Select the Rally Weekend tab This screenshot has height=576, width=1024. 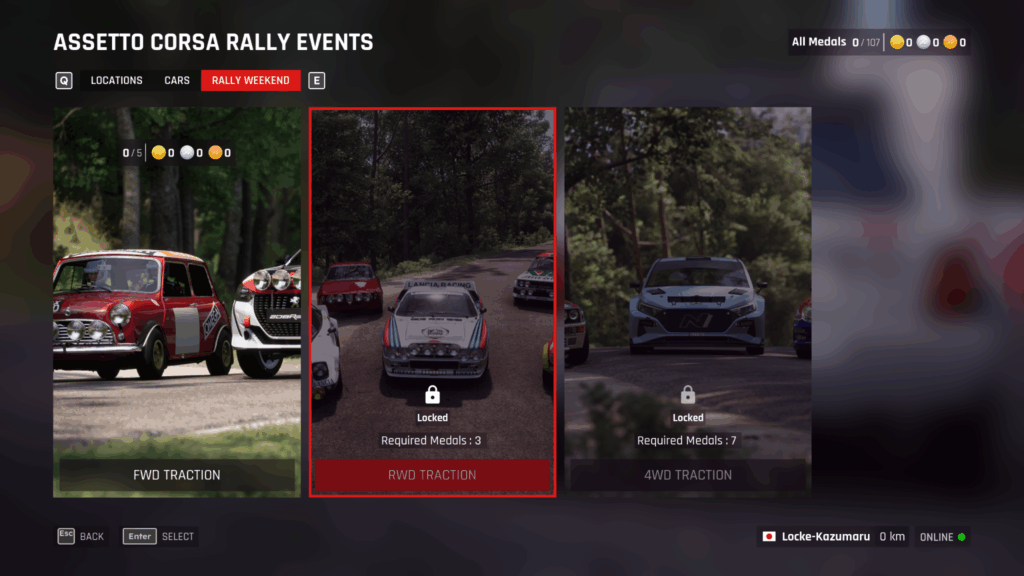250,81
